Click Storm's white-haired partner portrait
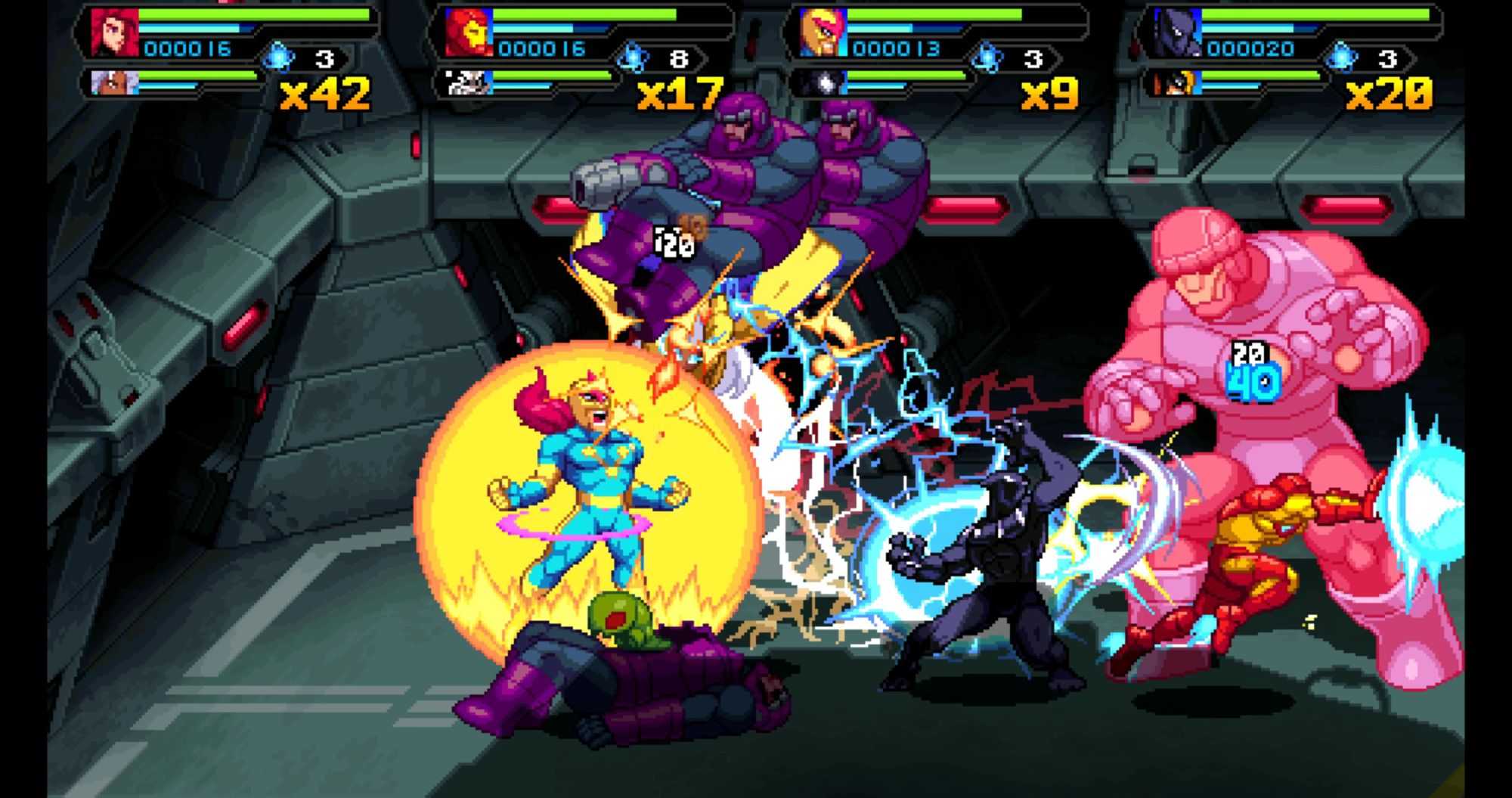The image size is (1512, 798). (x=110, y=81)
